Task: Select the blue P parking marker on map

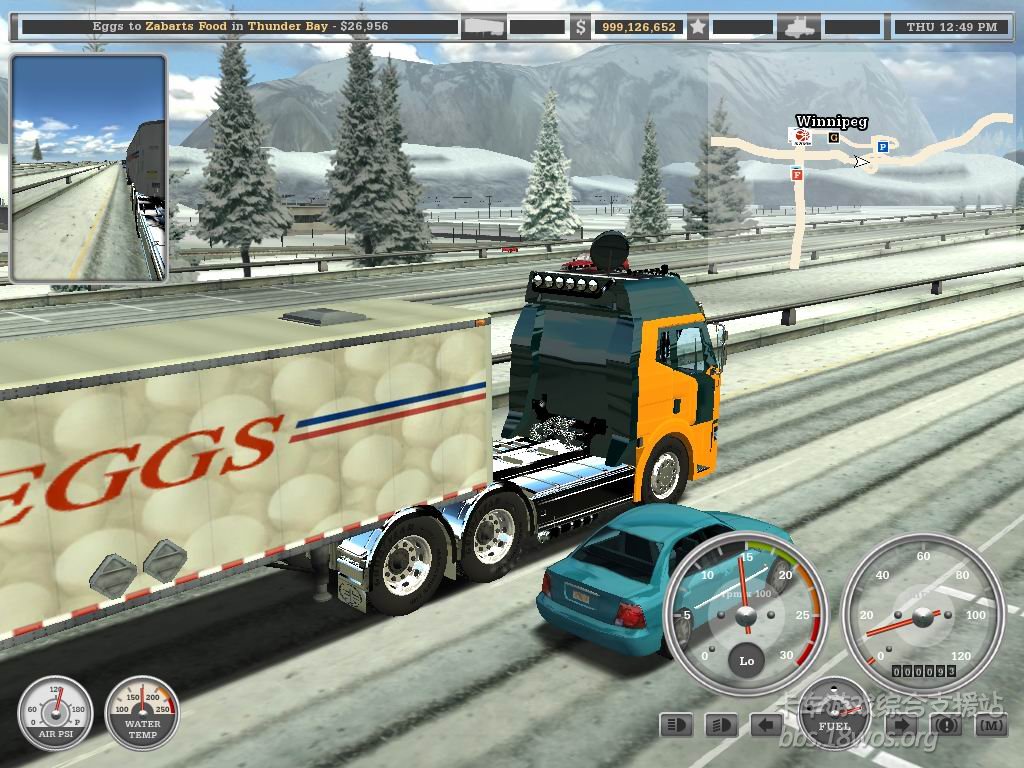Action: tap(882, 147)
